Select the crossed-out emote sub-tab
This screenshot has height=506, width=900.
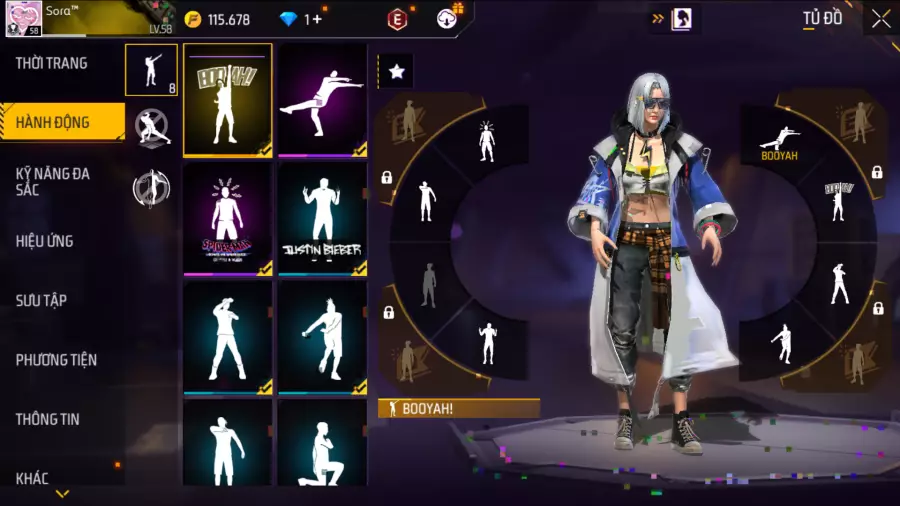coord(152,127)
